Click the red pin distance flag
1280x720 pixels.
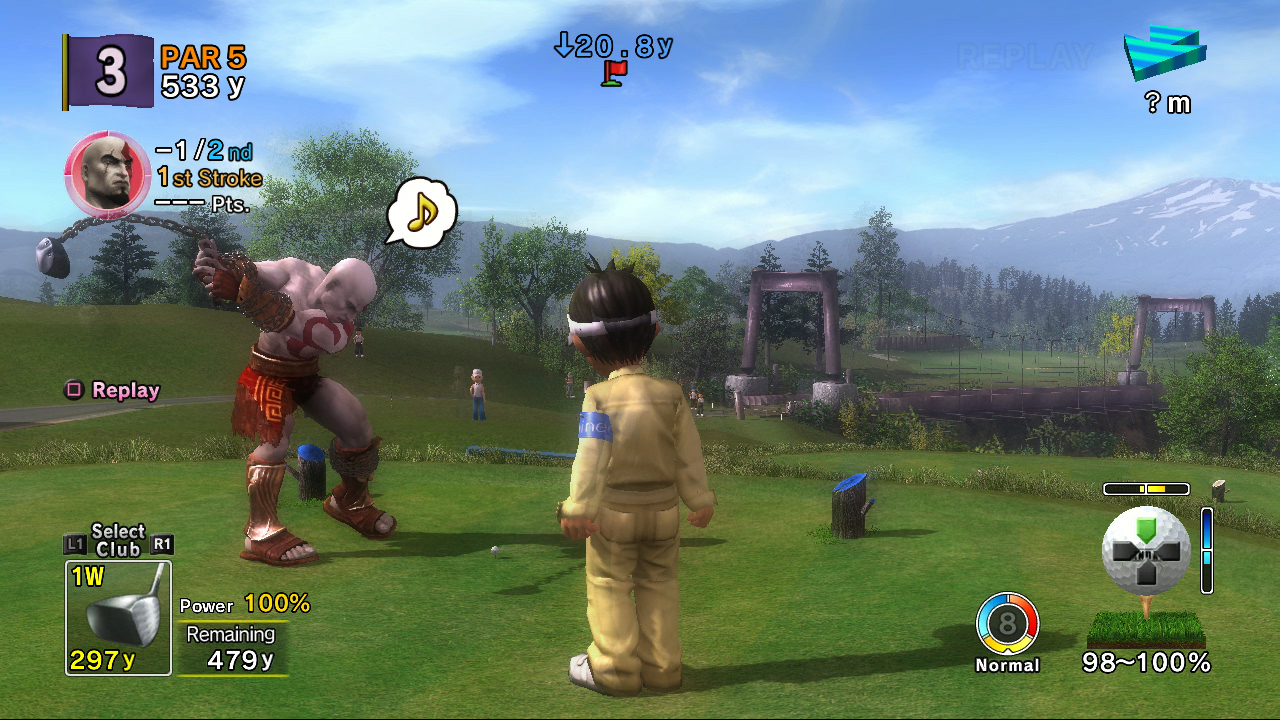614,72
